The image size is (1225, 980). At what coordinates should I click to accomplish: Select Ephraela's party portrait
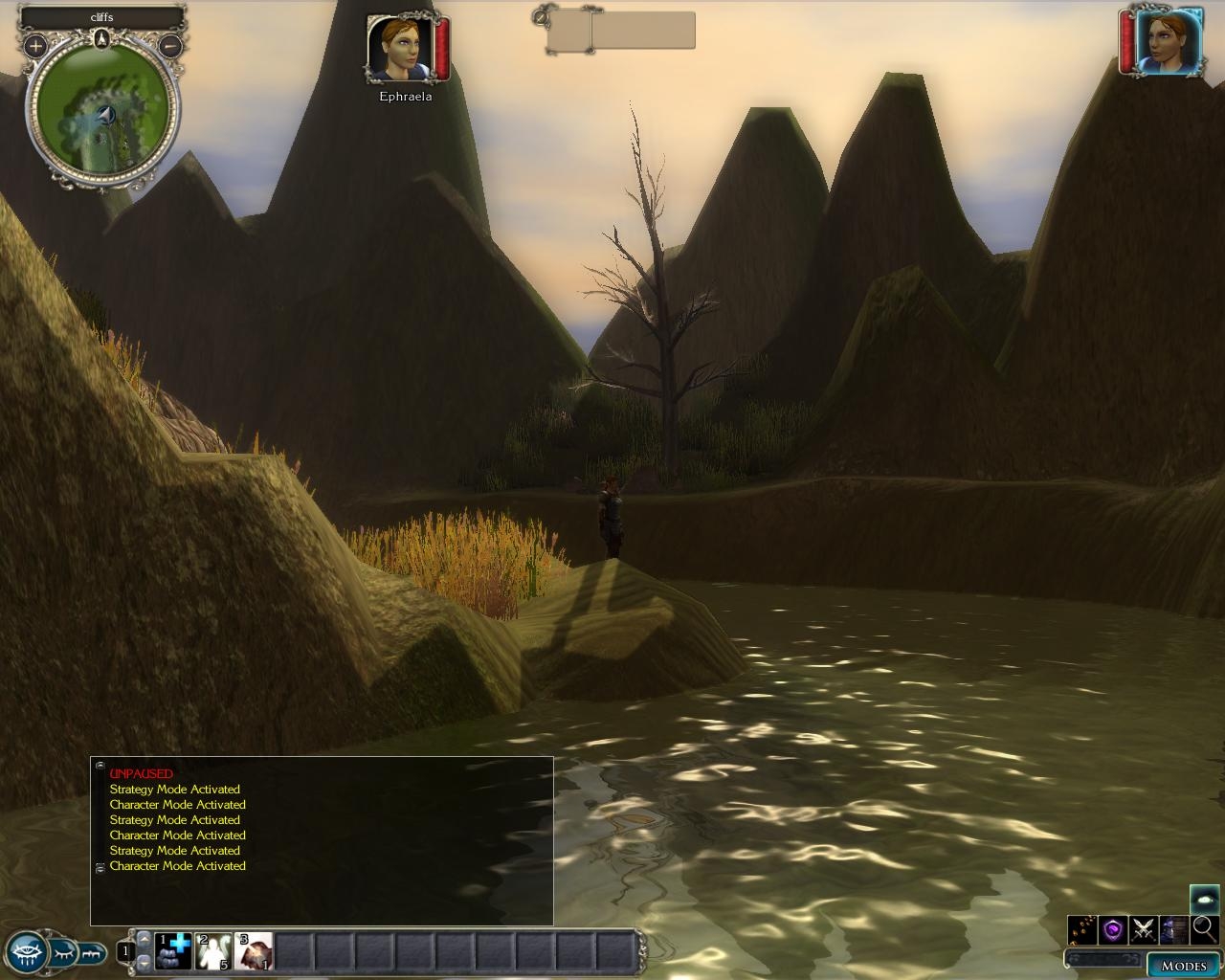pos(400,48)
